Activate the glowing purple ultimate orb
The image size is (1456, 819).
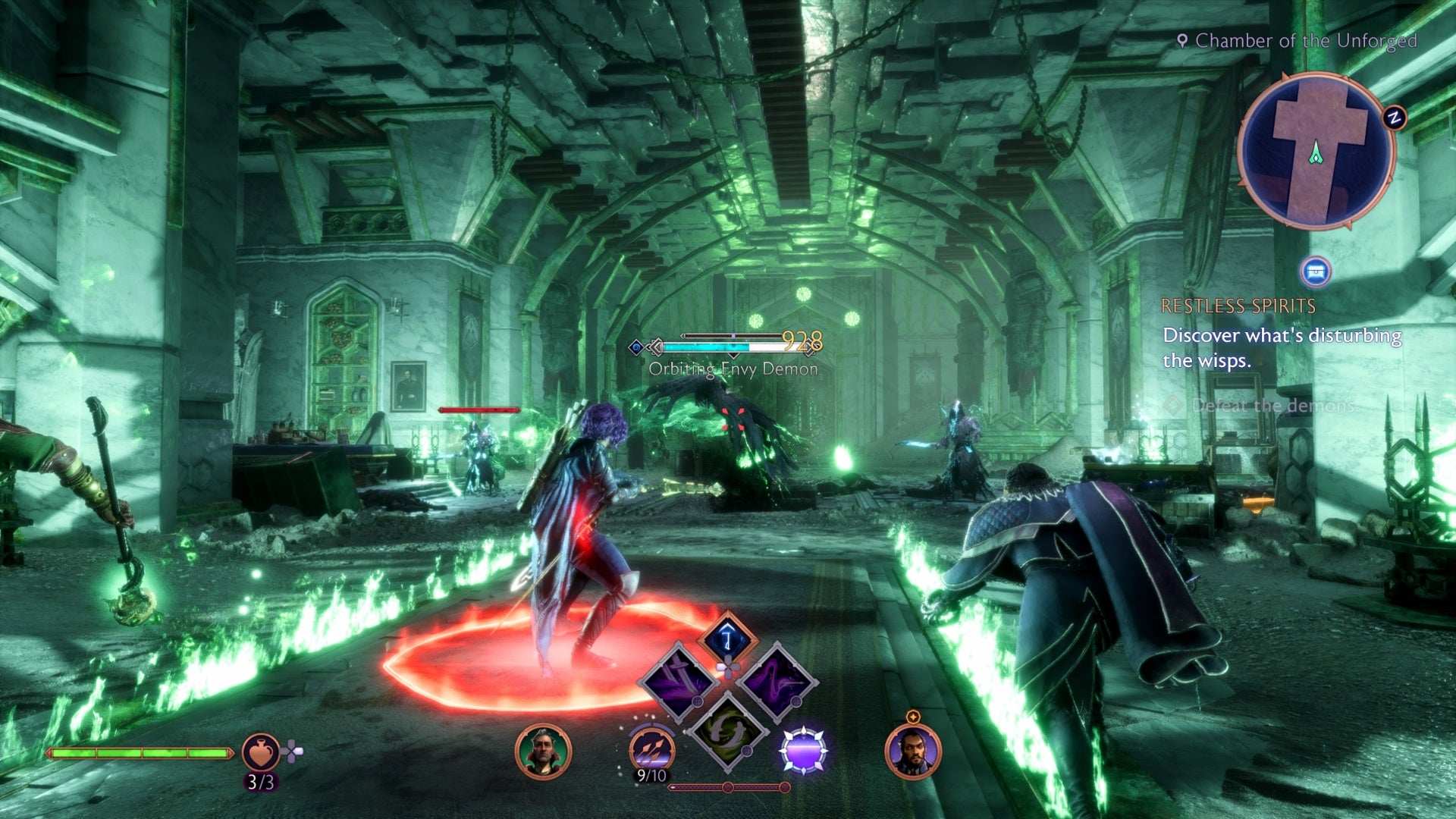(x=803, y=750)
